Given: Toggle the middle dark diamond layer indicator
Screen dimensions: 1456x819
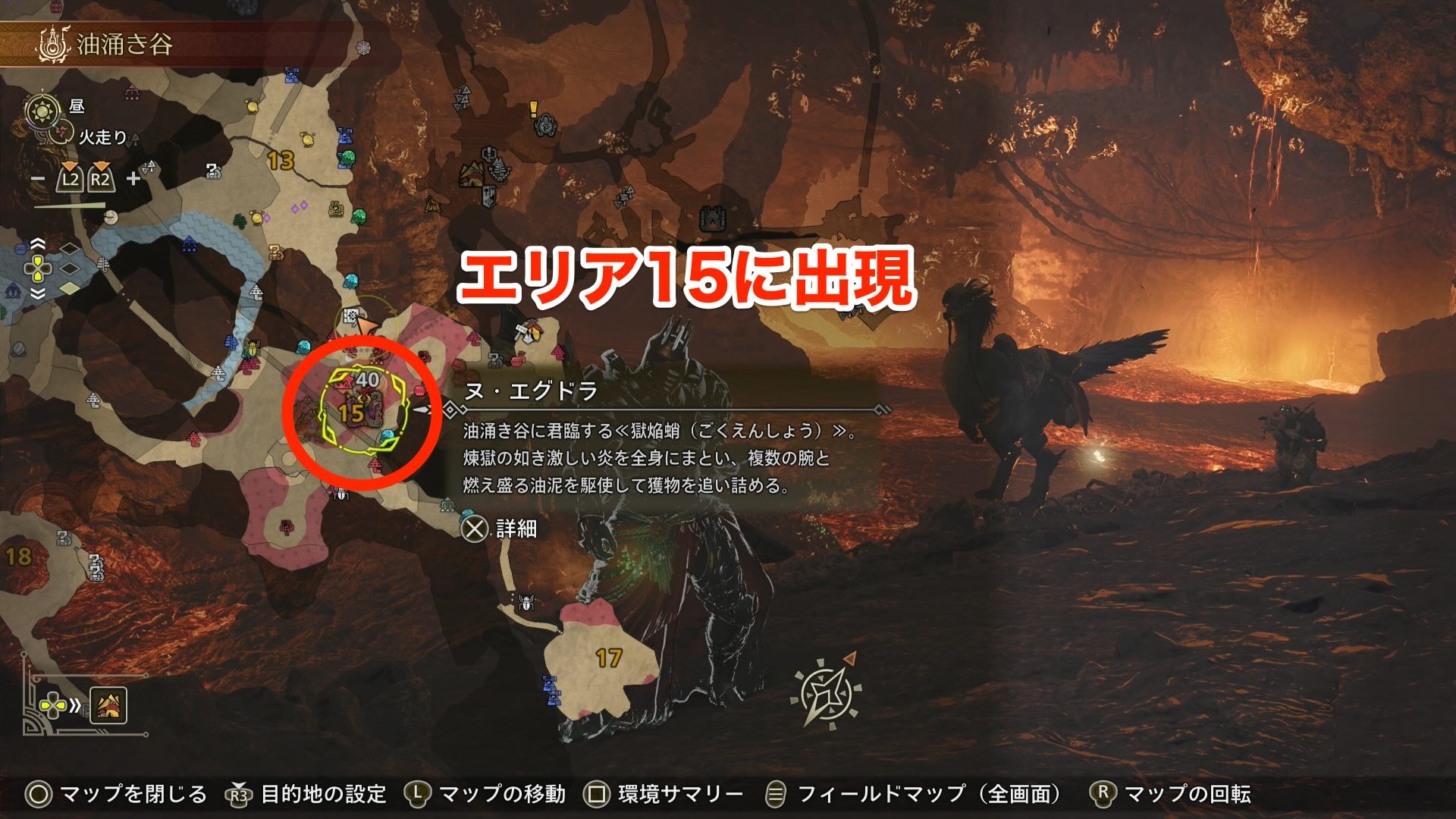Looking at the screenshot, I should point(68,268).
